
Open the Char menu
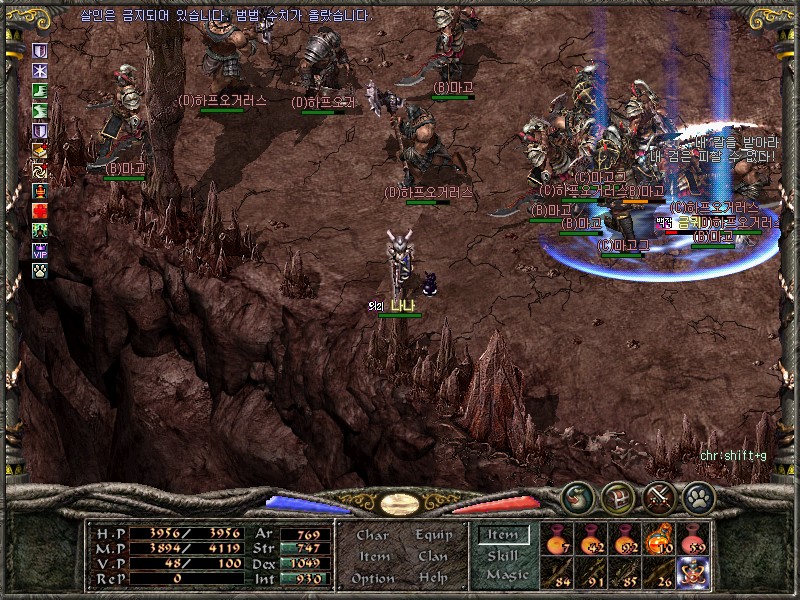click(x=372, y=535)
